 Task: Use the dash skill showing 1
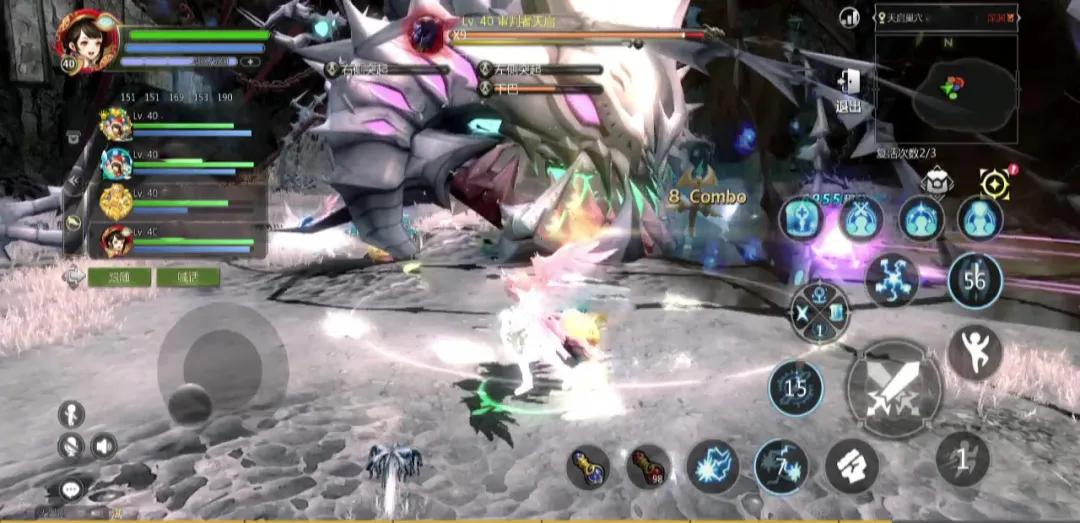[x=962, y=459]
